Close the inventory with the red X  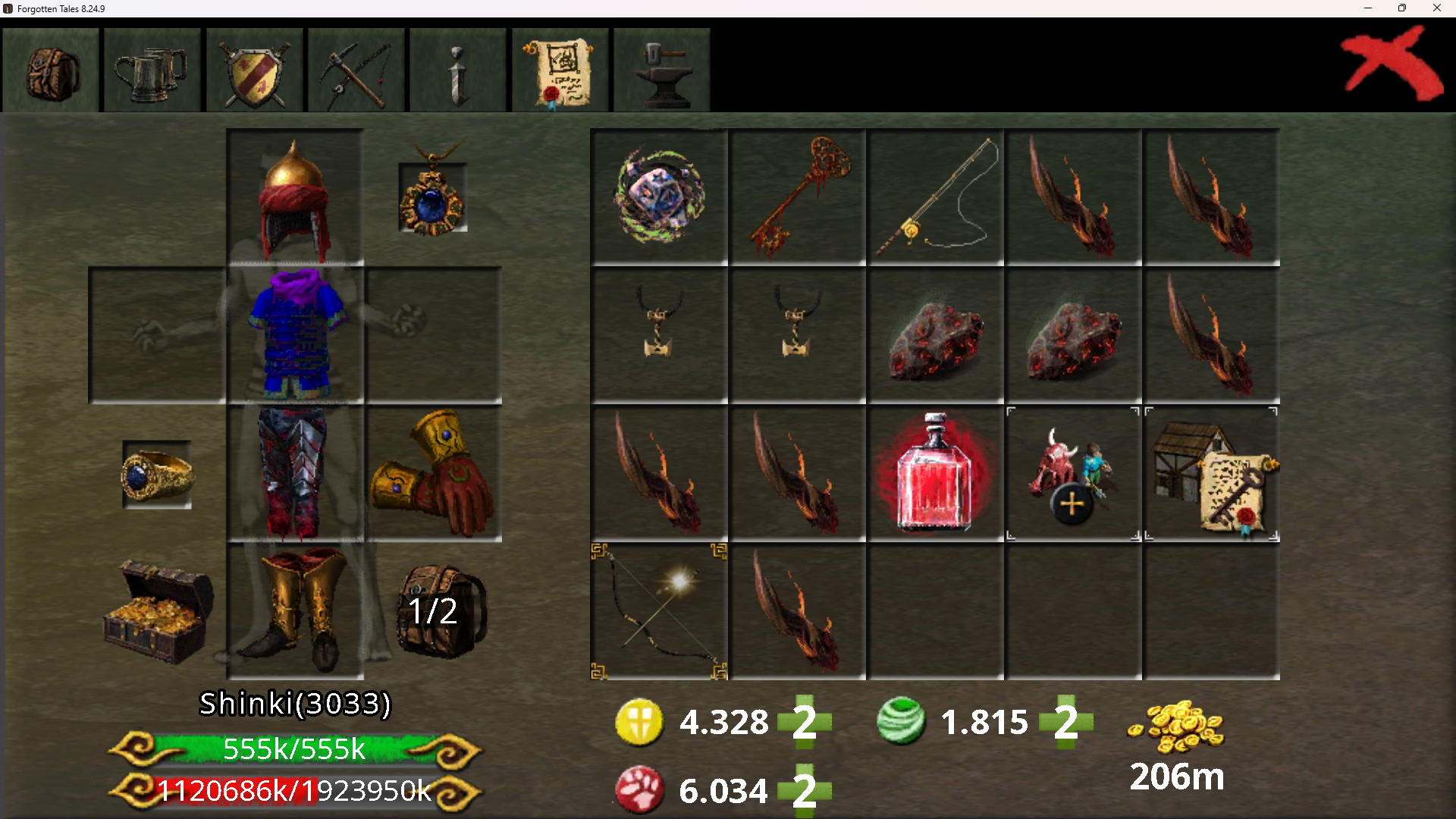[x=1392, y=64]
